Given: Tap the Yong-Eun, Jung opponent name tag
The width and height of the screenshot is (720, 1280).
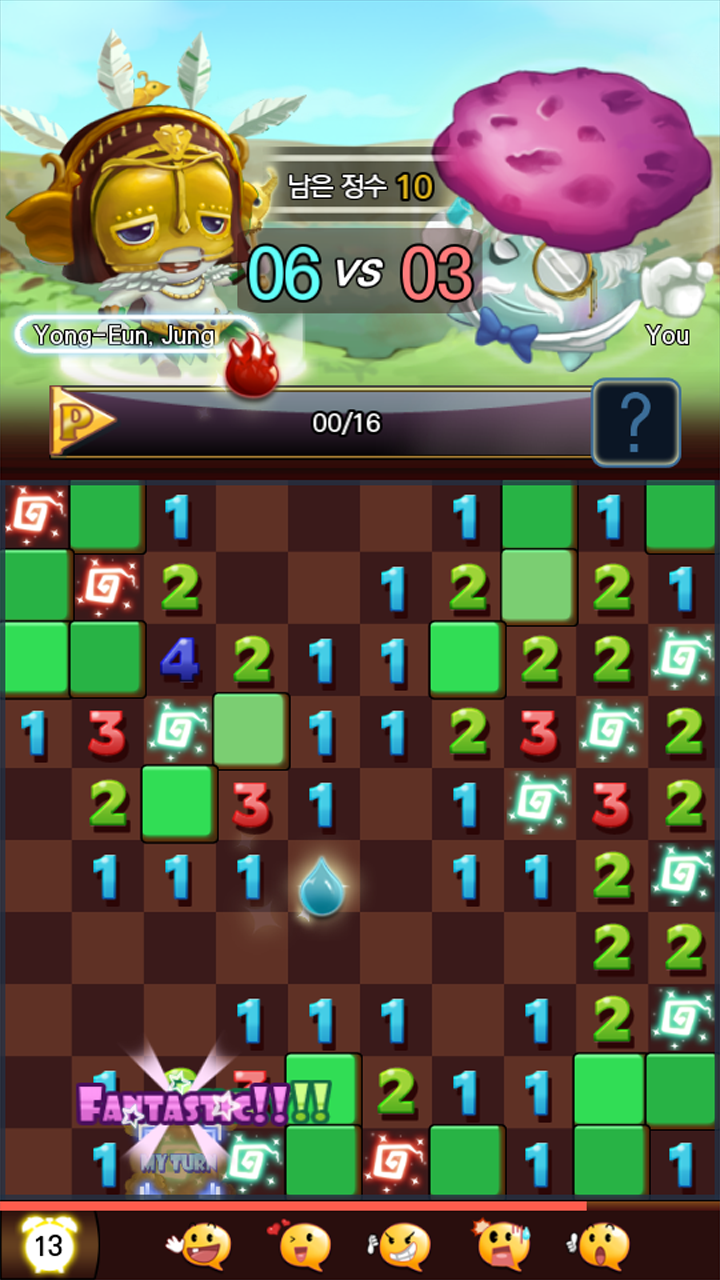Looking at the screenshot, I should click(125, 335).
